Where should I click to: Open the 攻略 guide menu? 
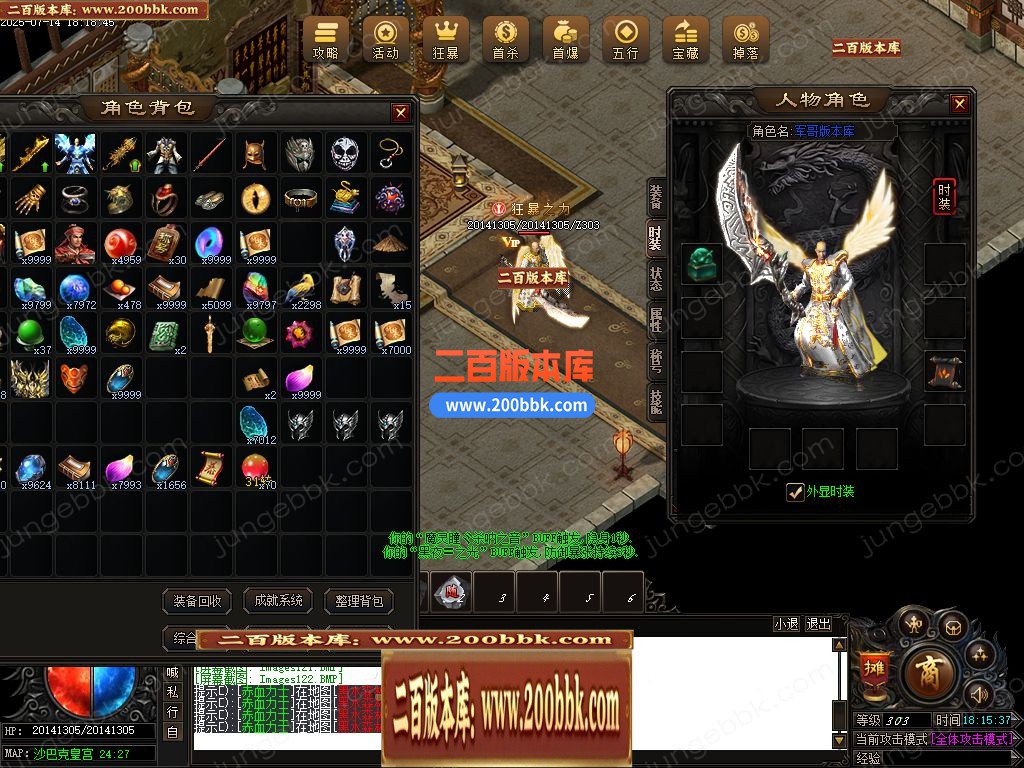(x=326, y=39)
